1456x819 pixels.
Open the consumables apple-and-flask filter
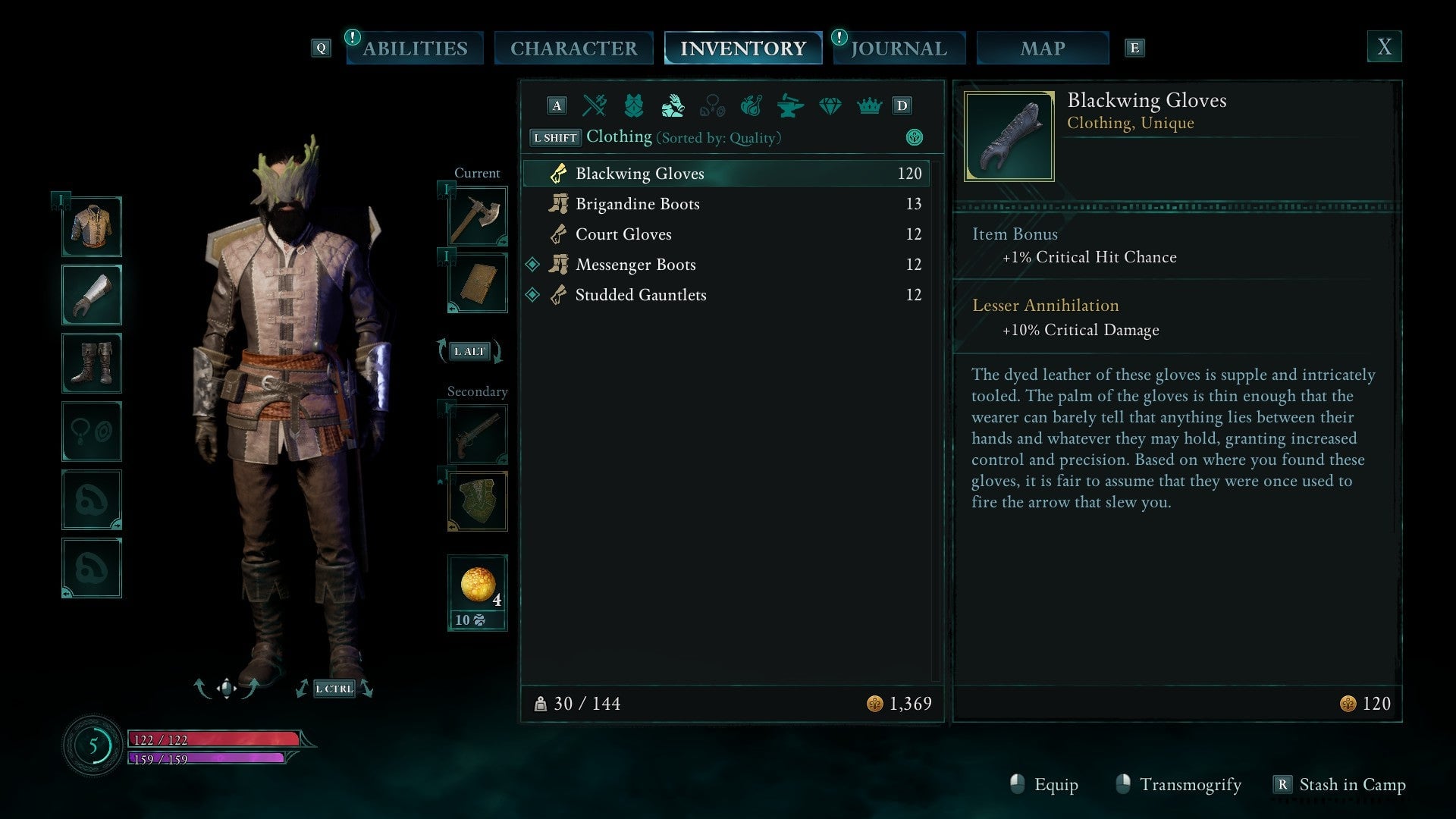click(x=752, y=106)
